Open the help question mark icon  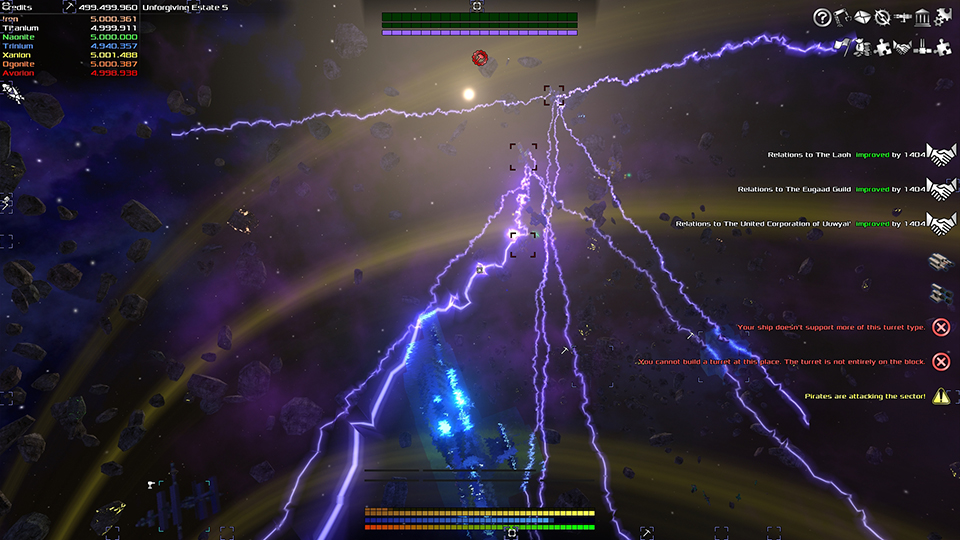[822, 17]
